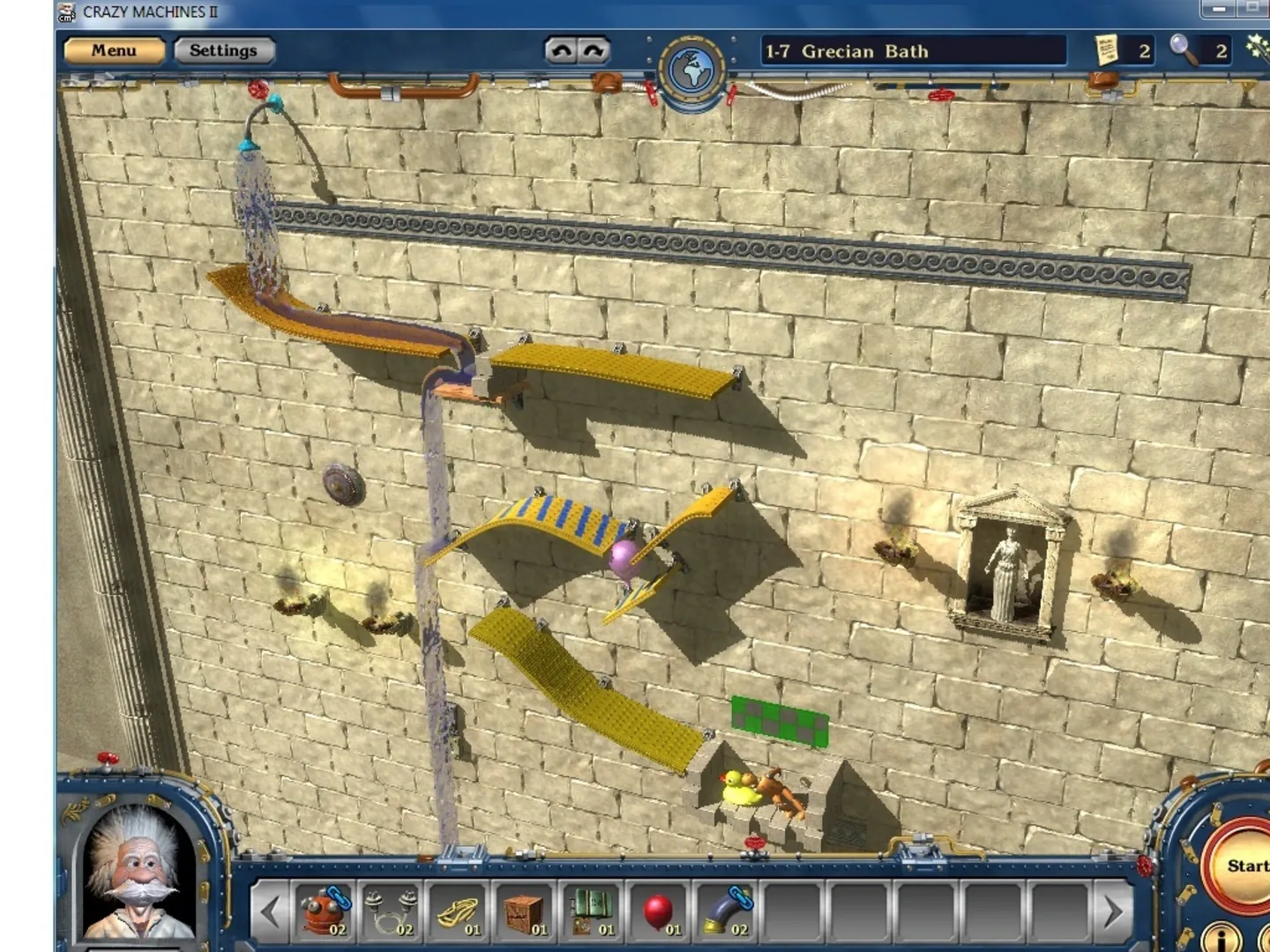Pick the red balloon from inventory

coord(659,911)
